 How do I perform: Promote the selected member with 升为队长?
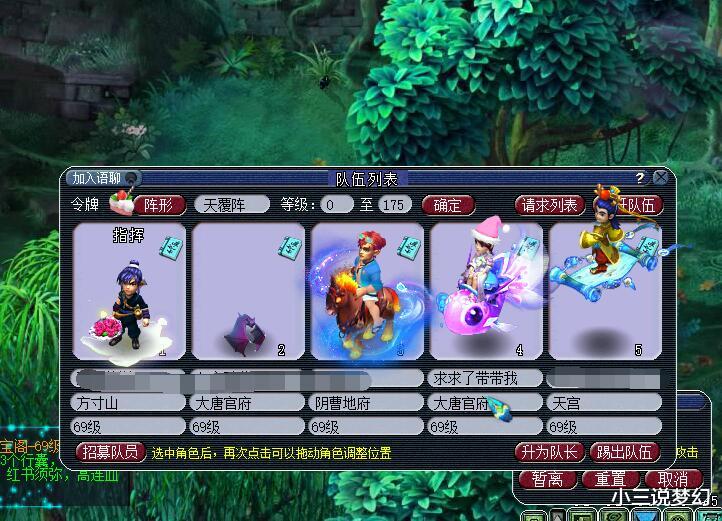548,452
